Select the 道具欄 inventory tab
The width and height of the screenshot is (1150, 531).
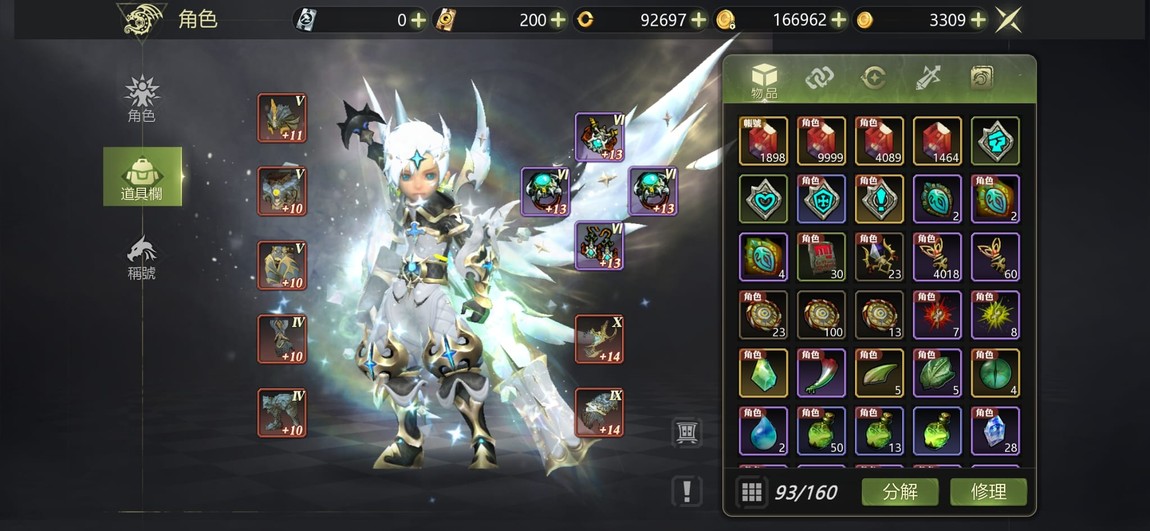[x=142, y=177]
